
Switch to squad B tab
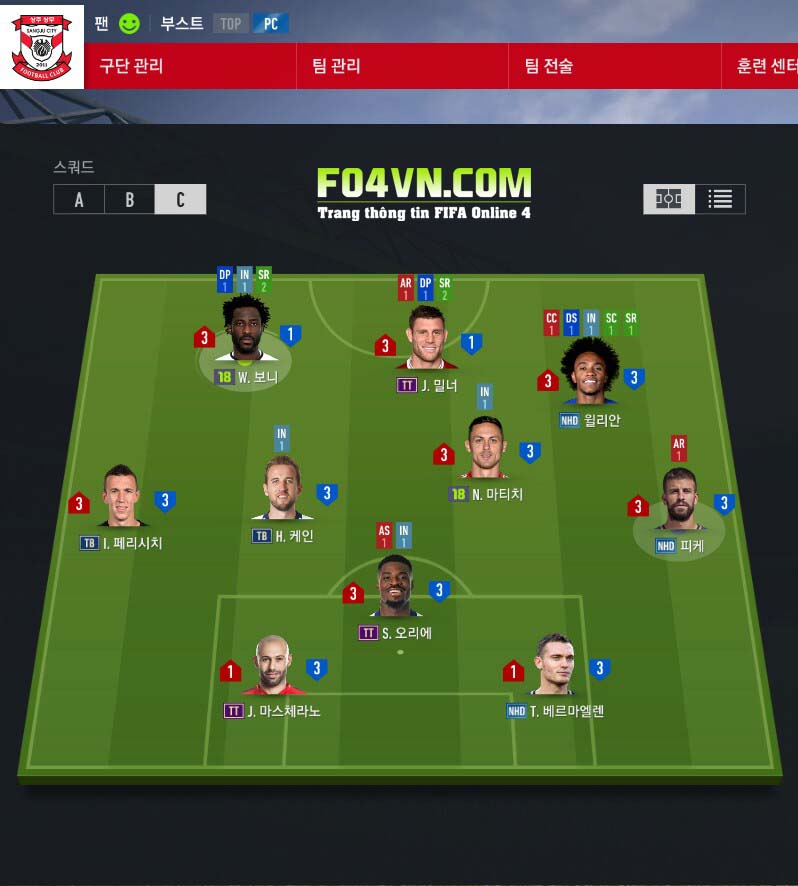pyautogui.click(x=130, y=200)
